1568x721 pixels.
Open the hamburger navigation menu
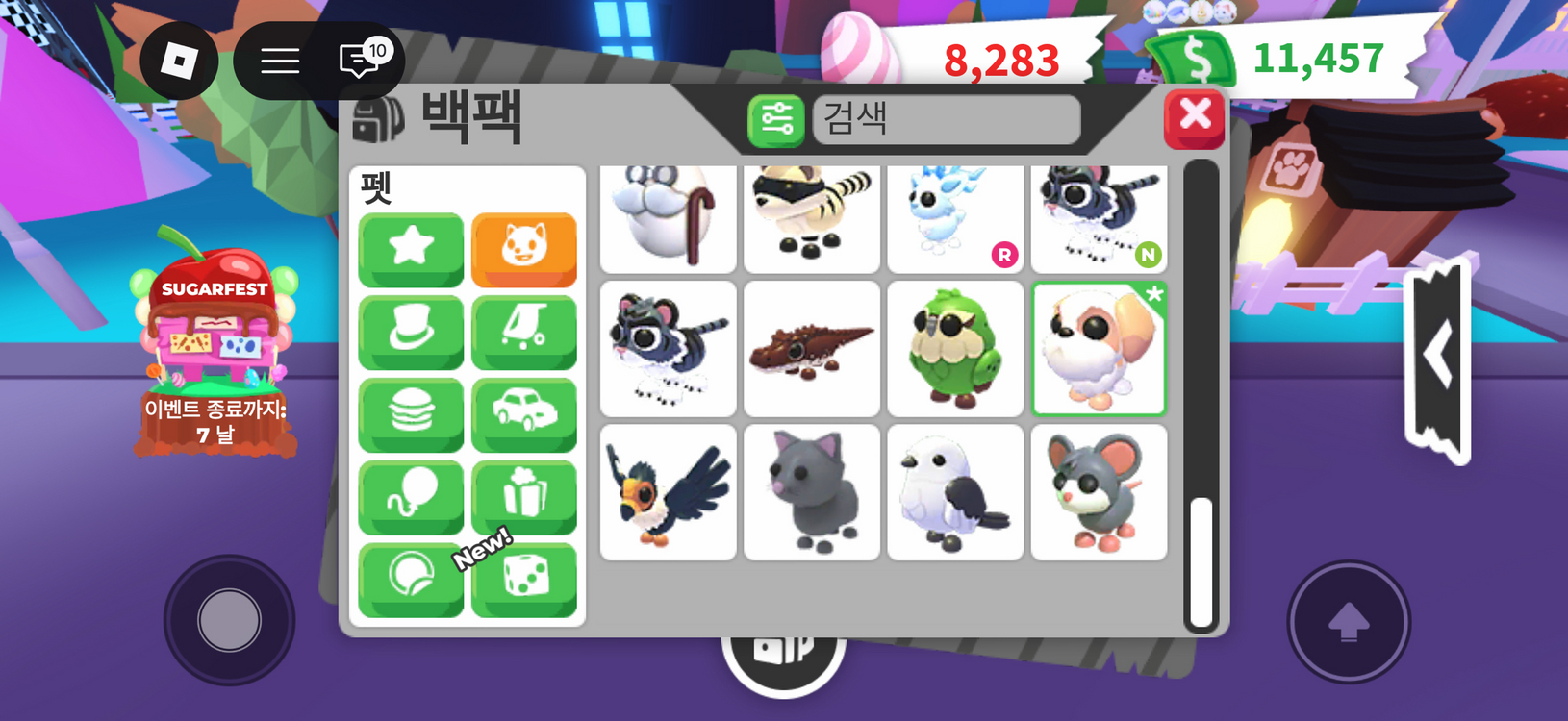pyautogui.click(x=279, y=61)
